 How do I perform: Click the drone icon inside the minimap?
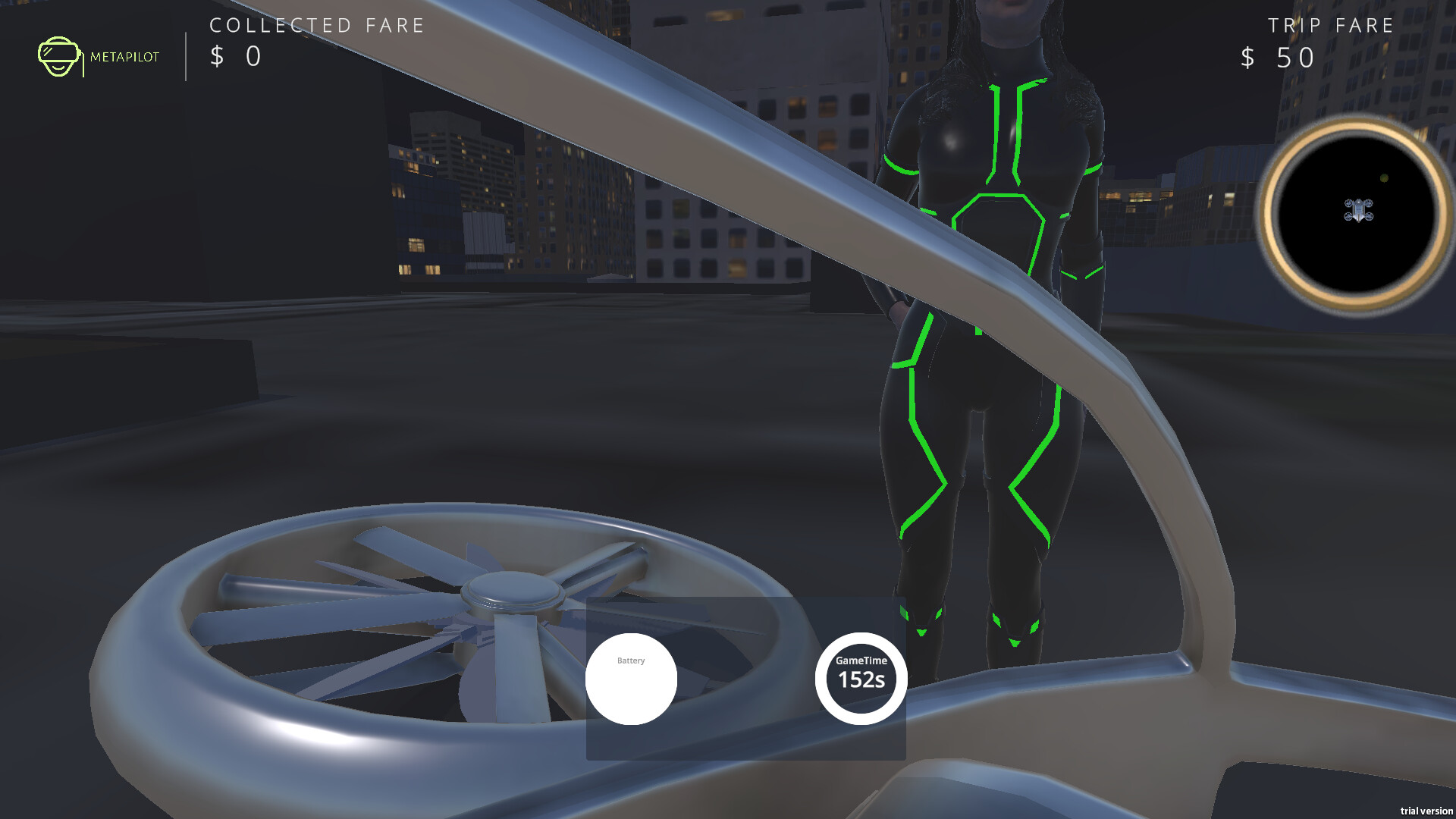tap(1358, 211)
